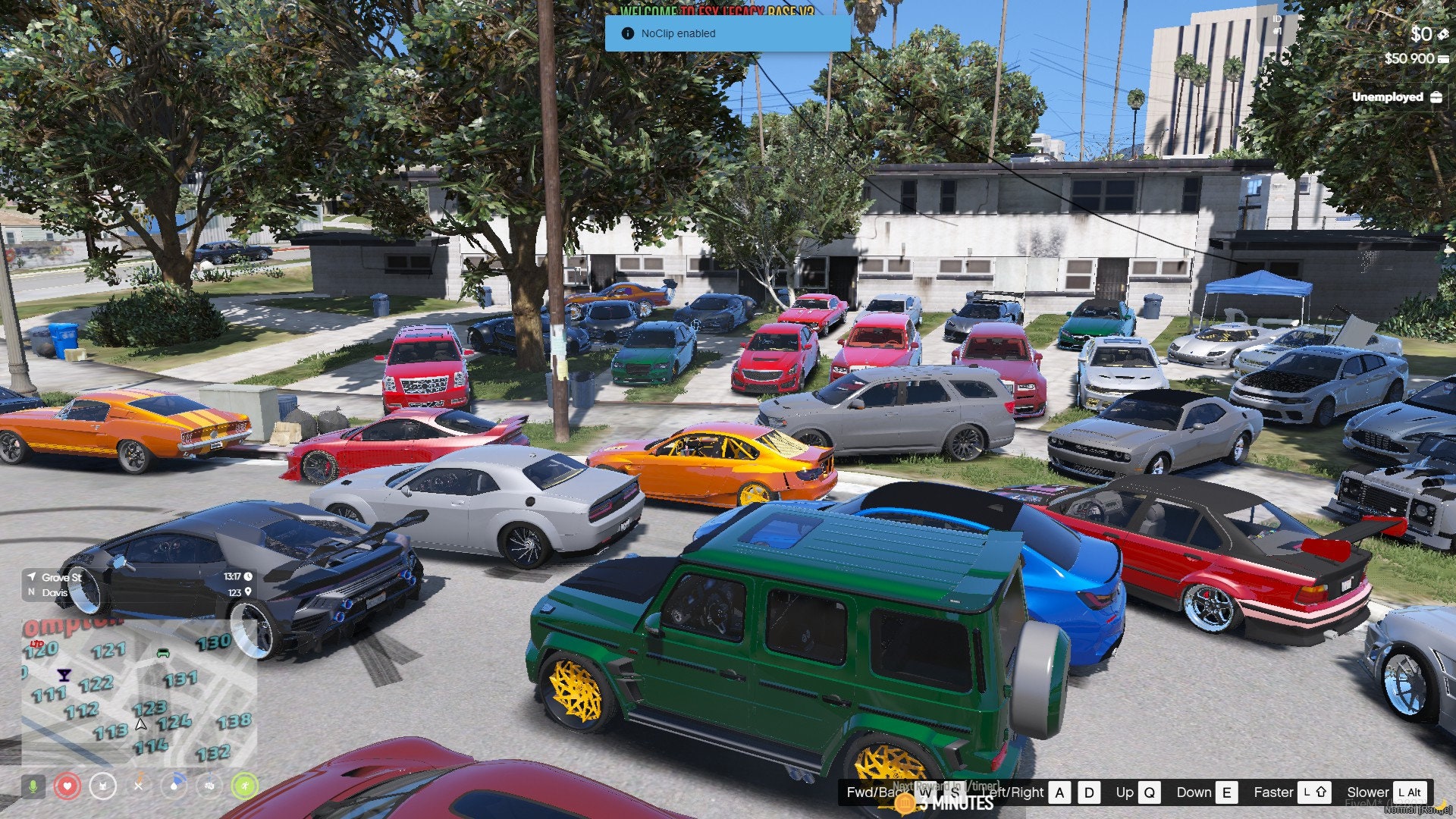
Task: Expand the Grove St location label
Action: pos(60,578)
